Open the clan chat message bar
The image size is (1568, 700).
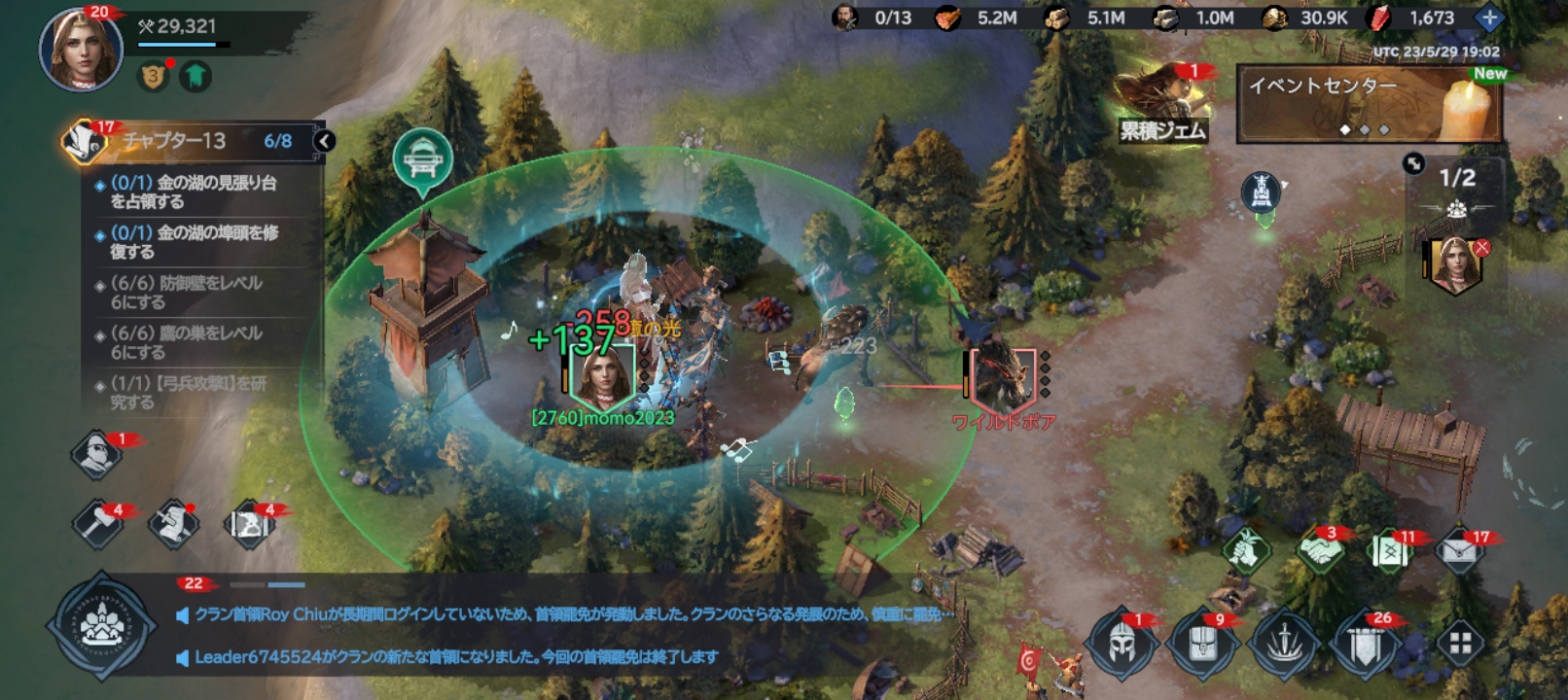(564, 635)
